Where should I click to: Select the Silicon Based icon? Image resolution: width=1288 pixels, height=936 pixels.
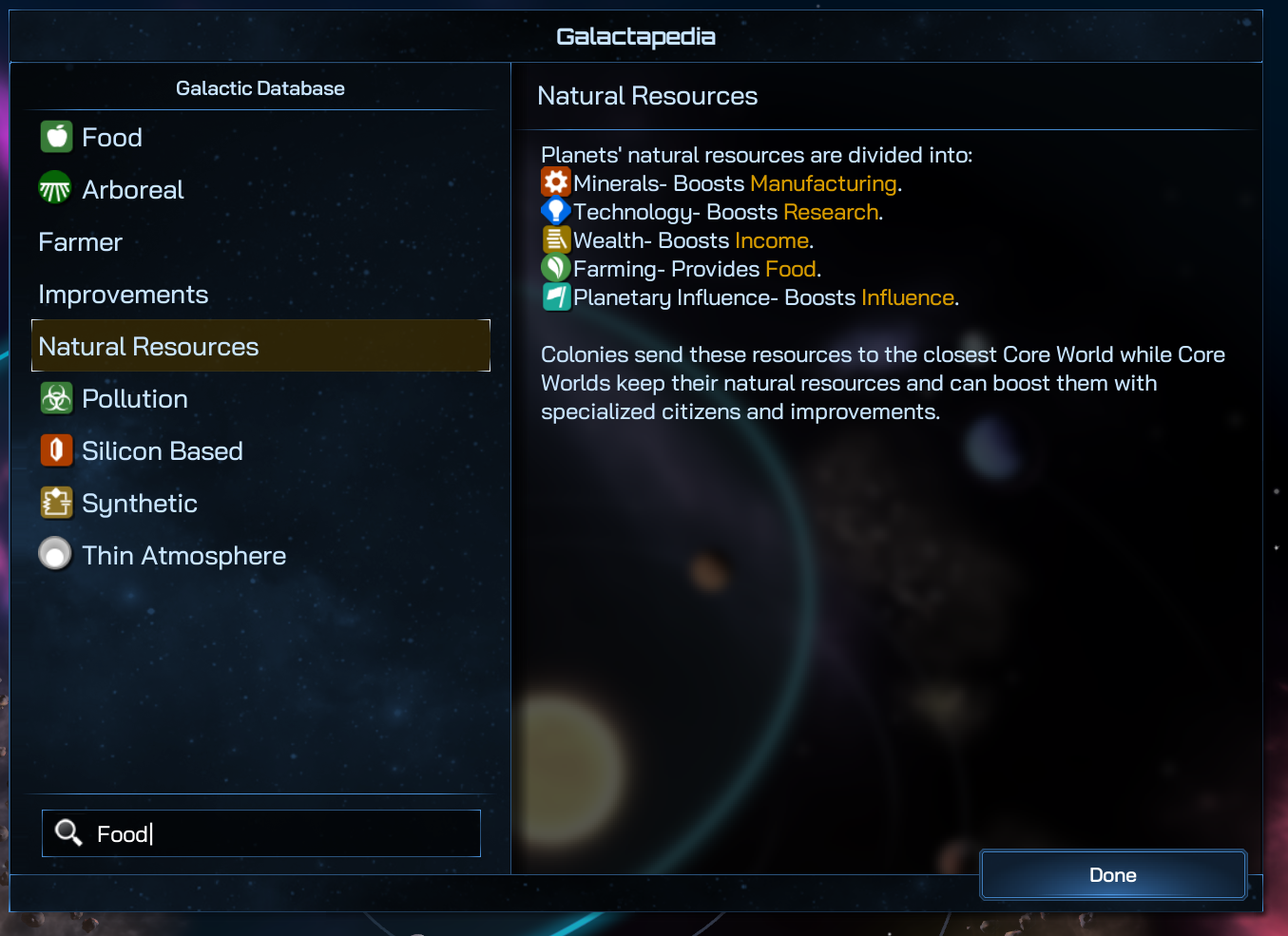[56, 450]
